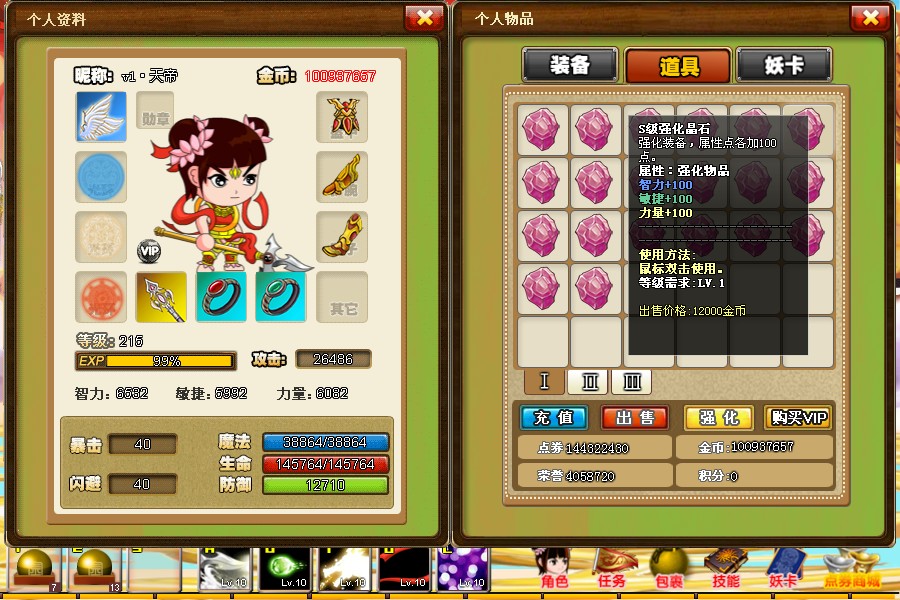This screenshot has height=600, width=900.
Task: Switch to the 装备 equipment tab
Action: coord(570,65)
